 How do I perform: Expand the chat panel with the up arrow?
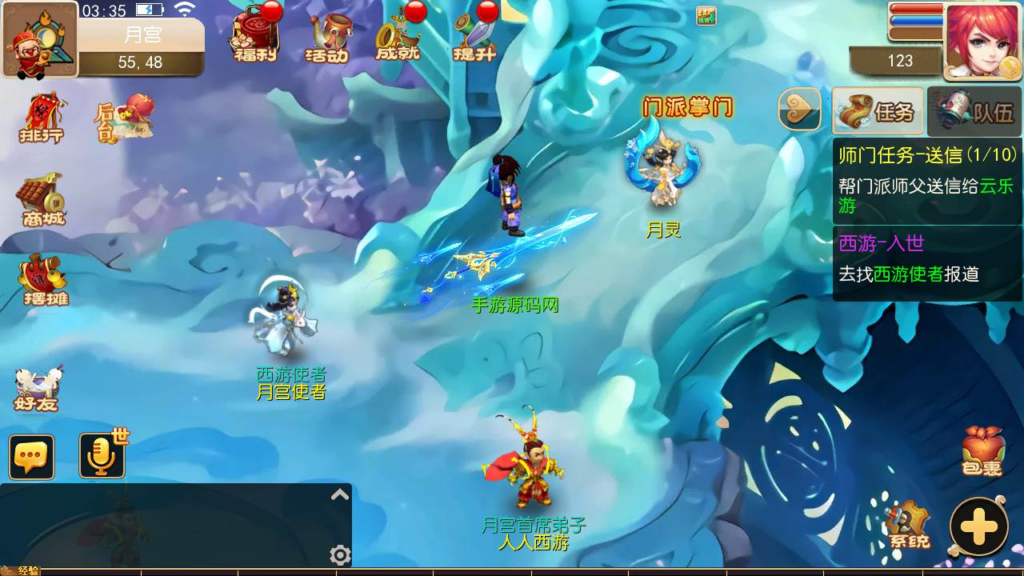pos(340,495)
